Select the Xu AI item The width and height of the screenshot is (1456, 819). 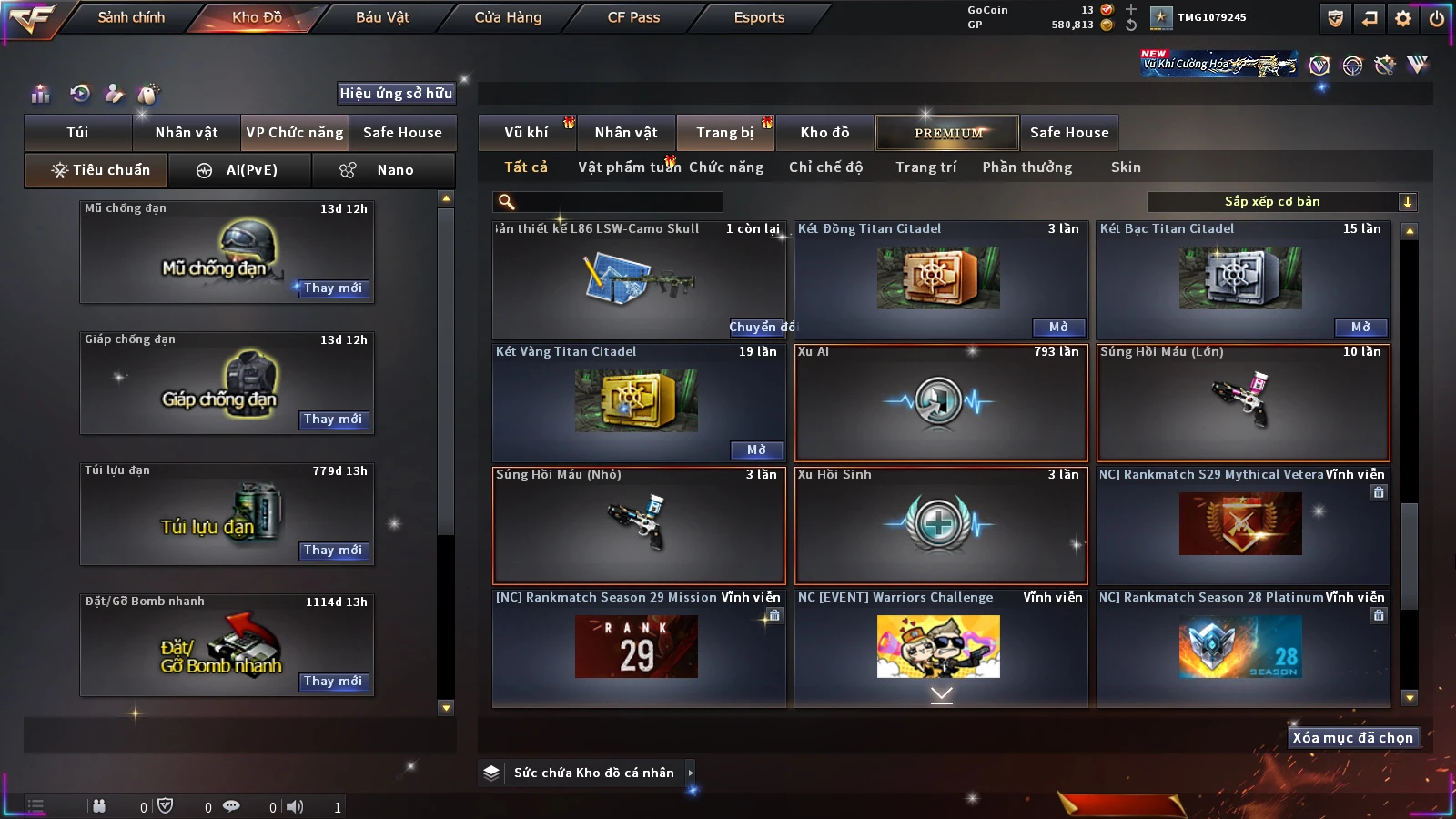pyautogui.click(x=941, y=402)
